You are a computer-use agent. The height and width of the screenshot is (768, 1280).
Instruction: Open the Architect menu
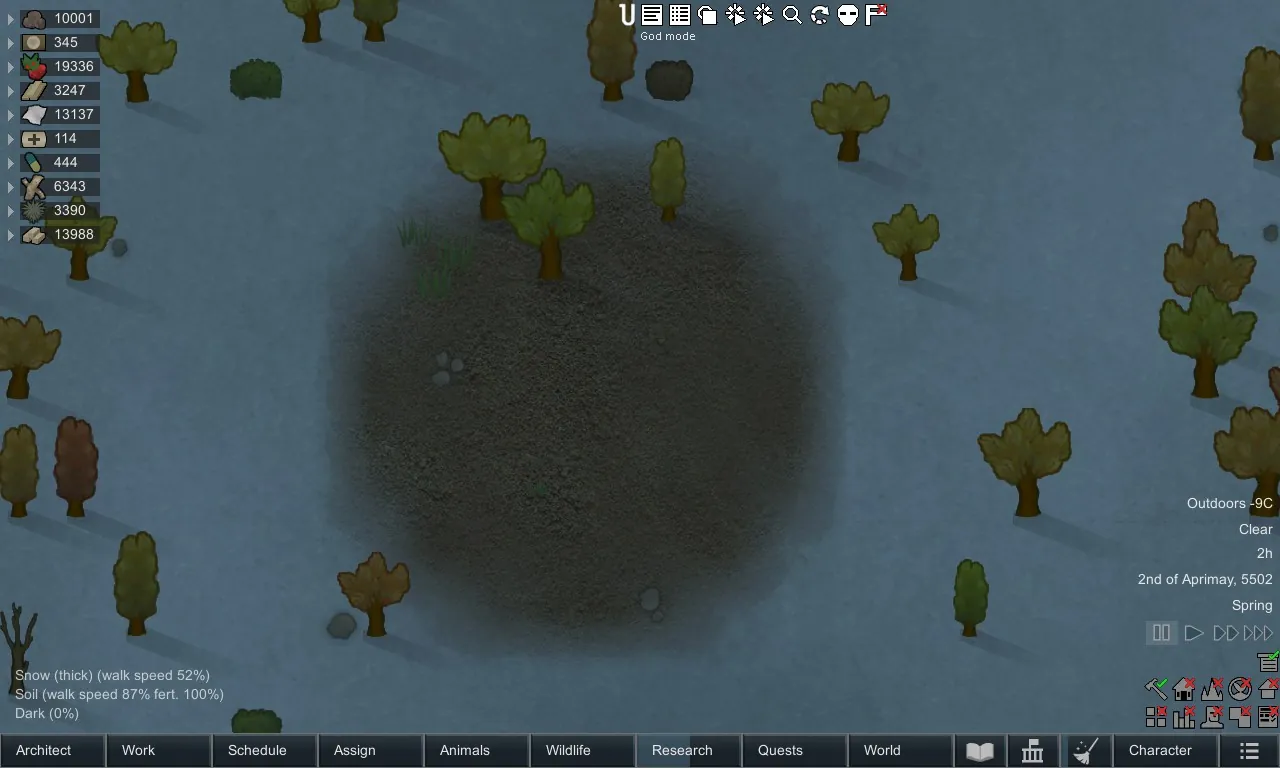click(x=52, y=750)
